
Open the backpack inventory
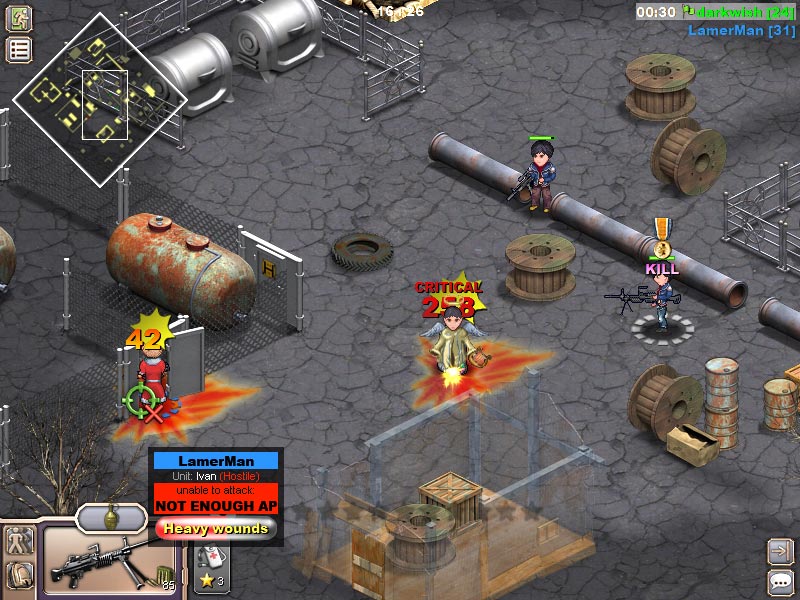pos(19,575)
